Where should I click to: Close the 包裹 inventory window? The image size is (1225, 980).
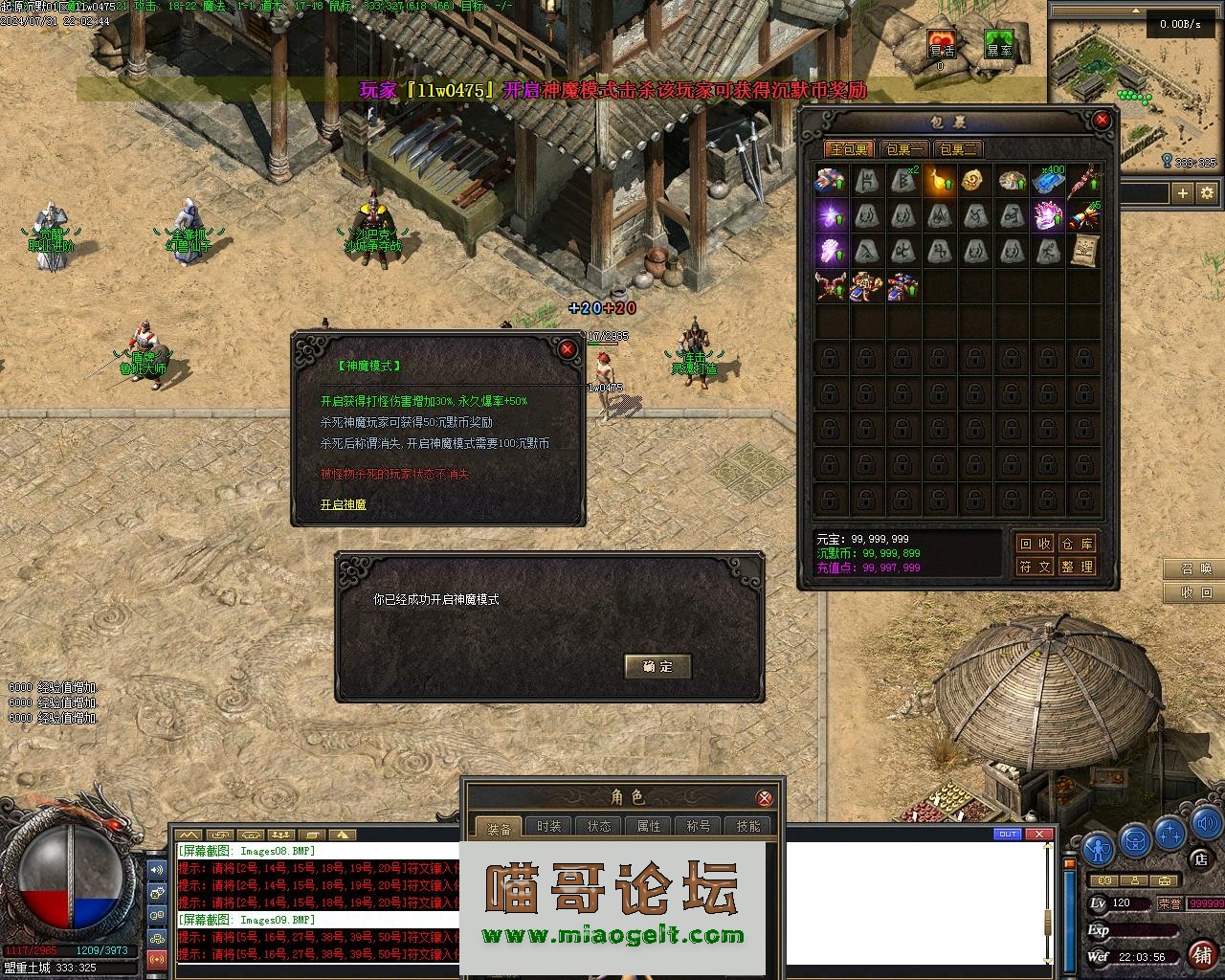point(1102,121)
